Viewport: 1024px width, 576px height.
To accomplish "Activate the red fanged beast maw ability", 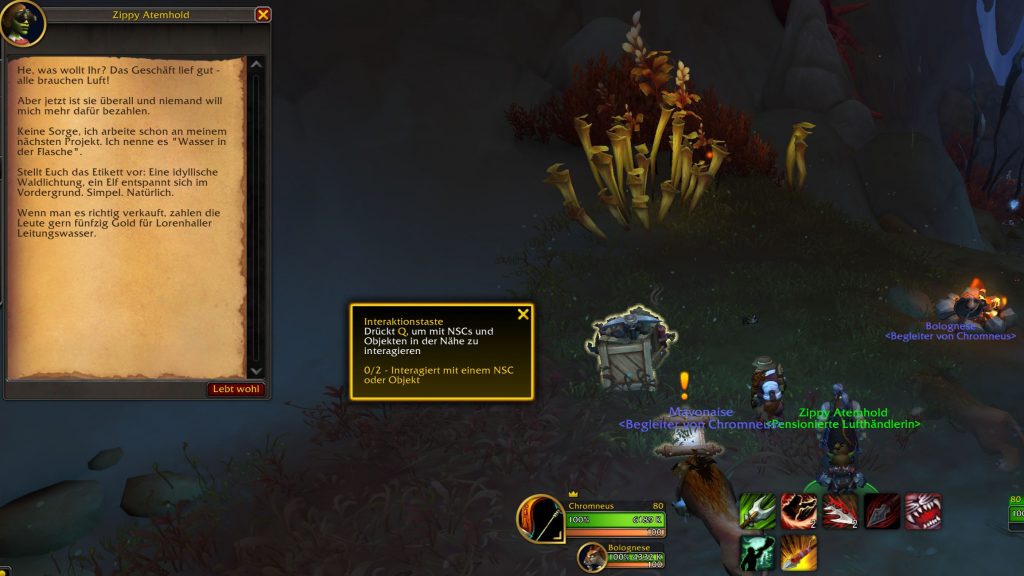I will 922,511.
